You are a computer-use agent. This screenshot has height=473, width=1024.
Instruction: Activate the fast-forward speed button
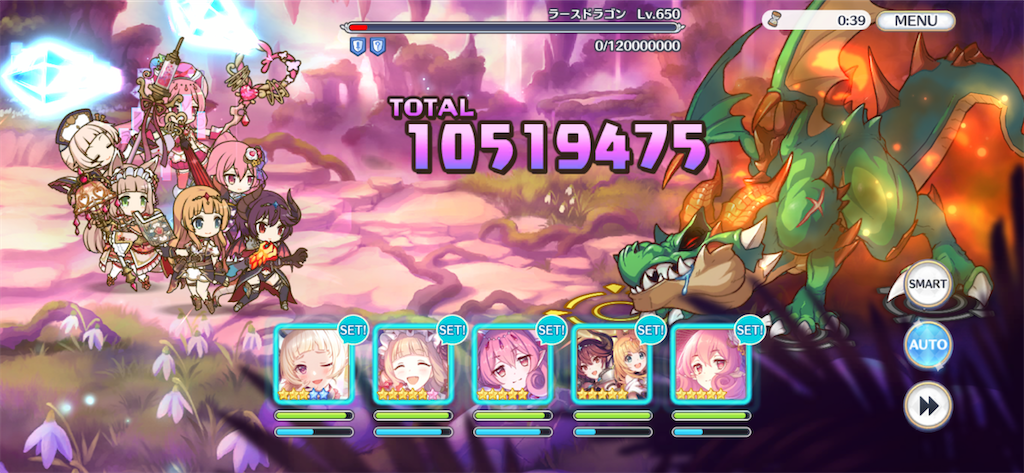[927, 407]
